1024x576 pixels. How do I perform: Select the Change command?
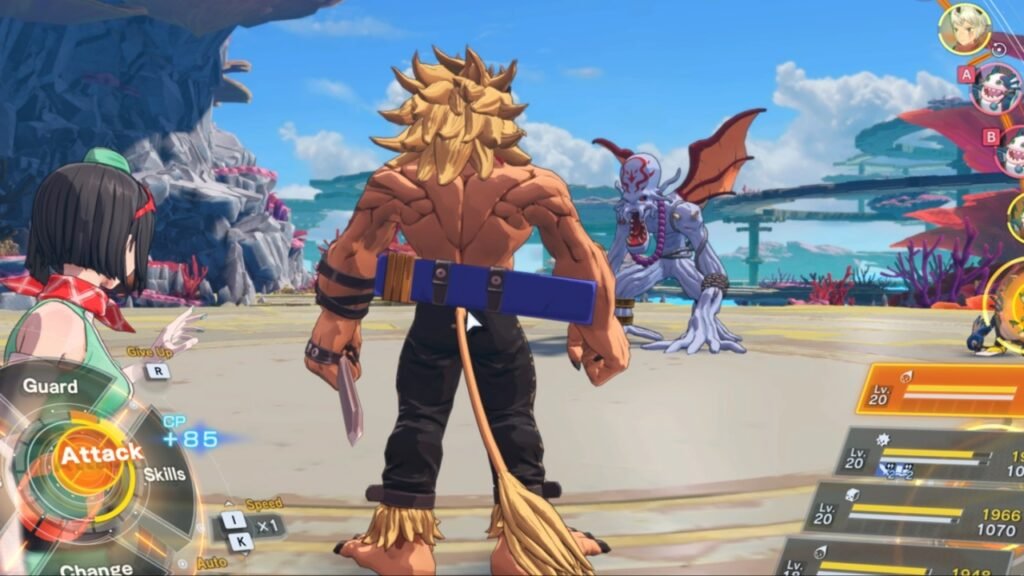point(96,568)
